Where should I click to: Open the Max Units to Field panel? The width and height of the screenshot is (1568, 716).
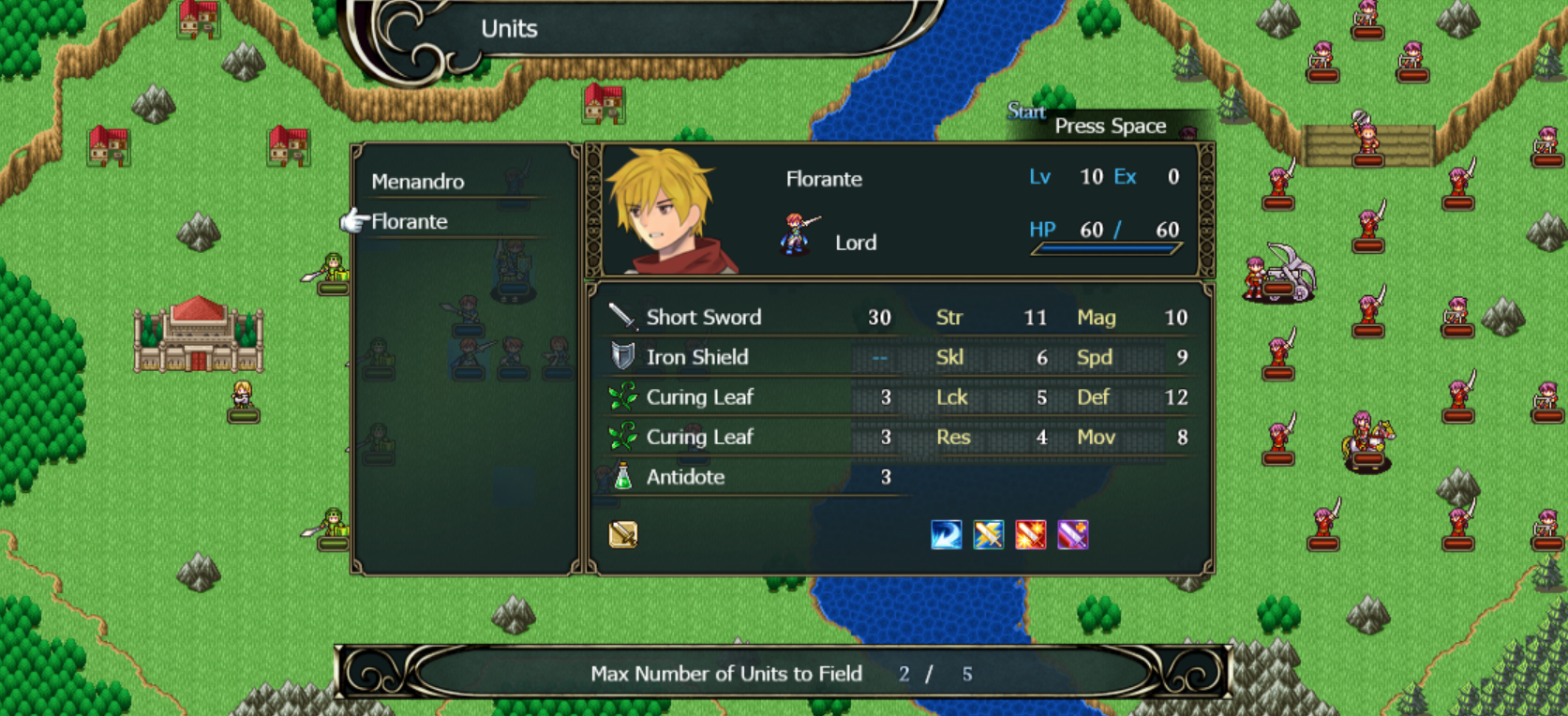pyautogui.click(x=784, y=674)
